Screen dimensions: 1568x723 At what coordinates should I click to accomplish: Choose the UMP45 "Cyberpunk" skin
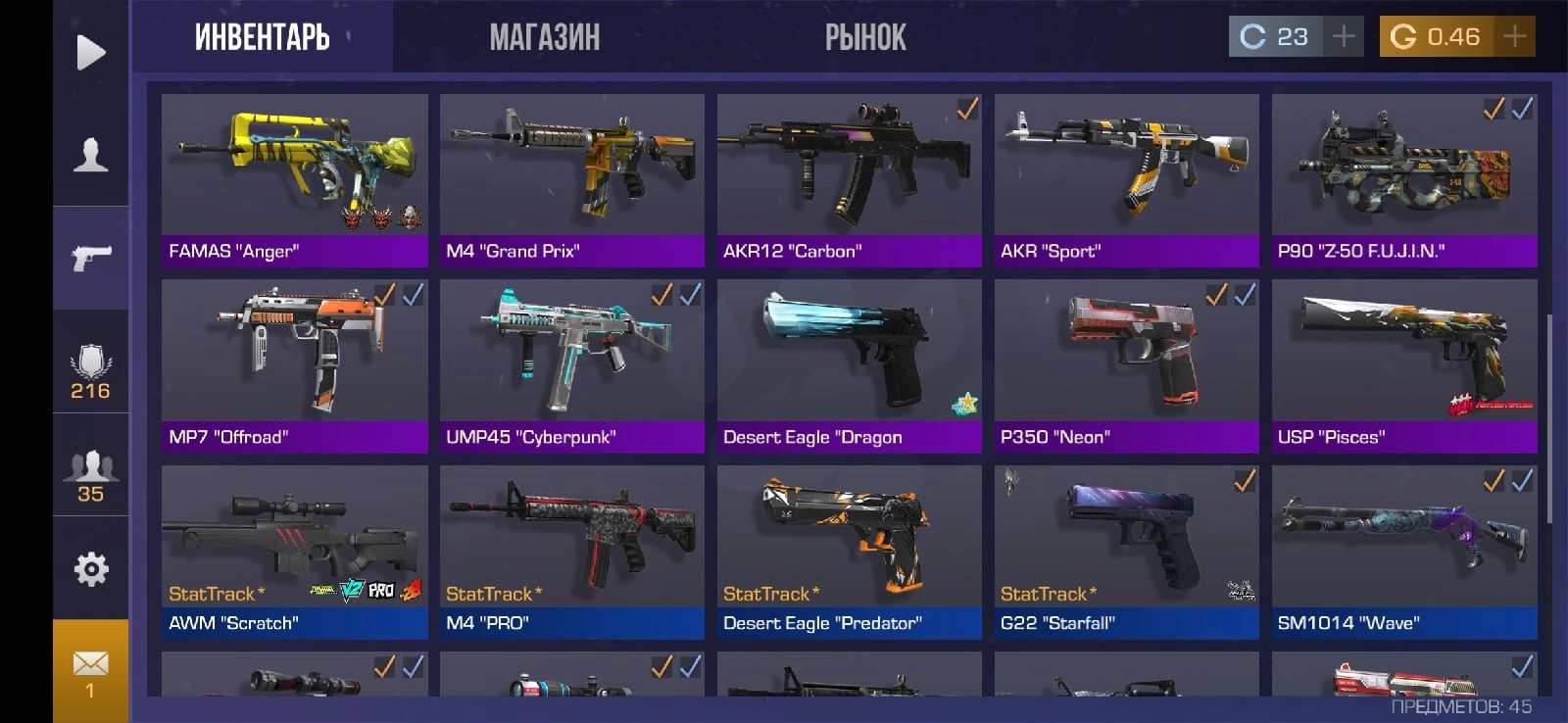pyautogui.click(x=572, y=365)
